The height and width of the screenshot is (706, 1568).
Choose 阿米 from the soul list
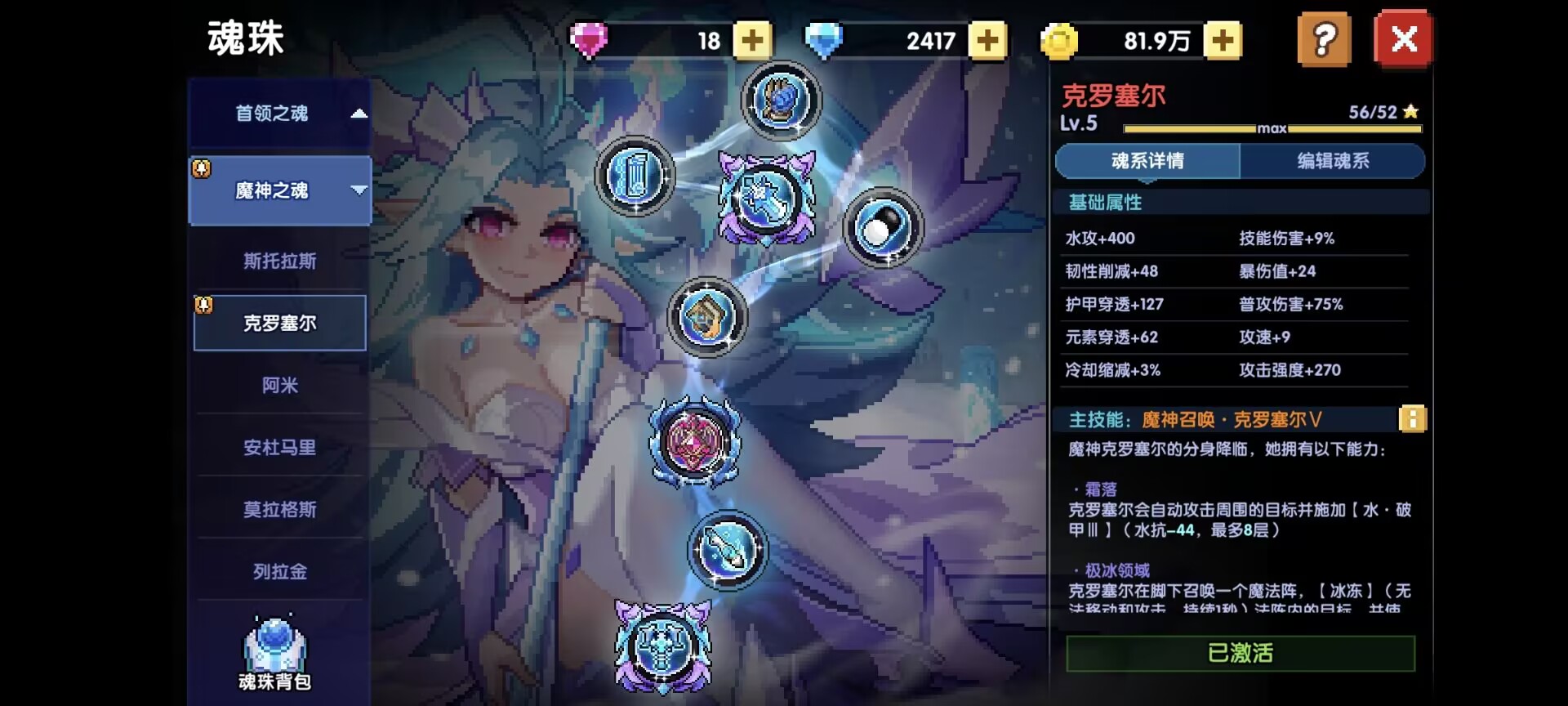tap(279, 385)
